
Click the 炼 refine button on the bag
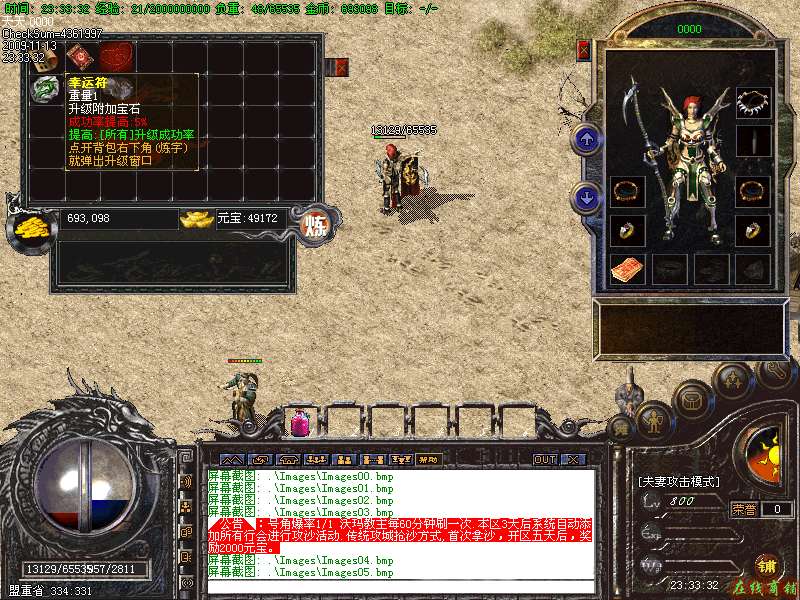[x=316, y=221]
